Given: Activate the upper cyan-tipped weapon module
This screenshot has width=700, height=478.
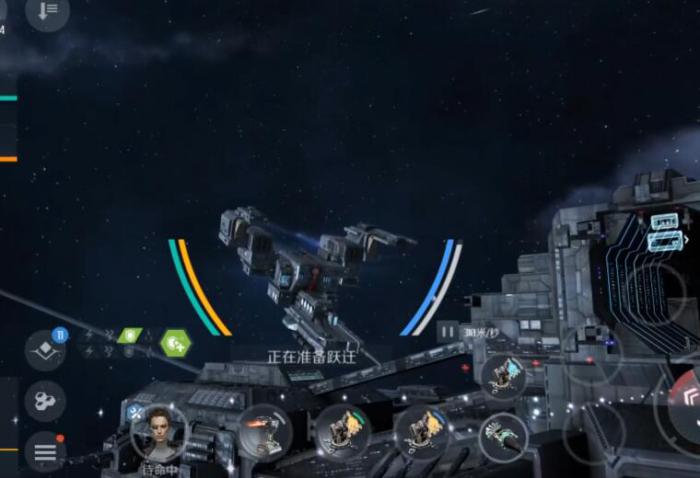Looking at the screenshot, I should 502,375.
